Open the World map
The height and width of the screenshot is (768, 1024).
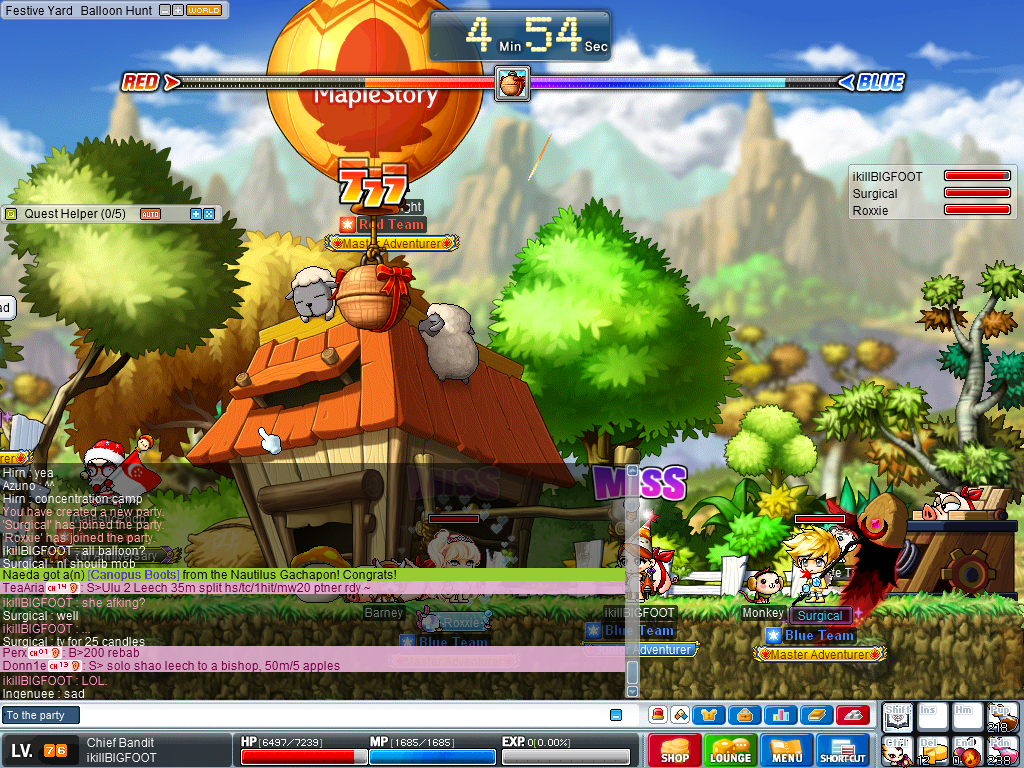(x=204, y=11)
